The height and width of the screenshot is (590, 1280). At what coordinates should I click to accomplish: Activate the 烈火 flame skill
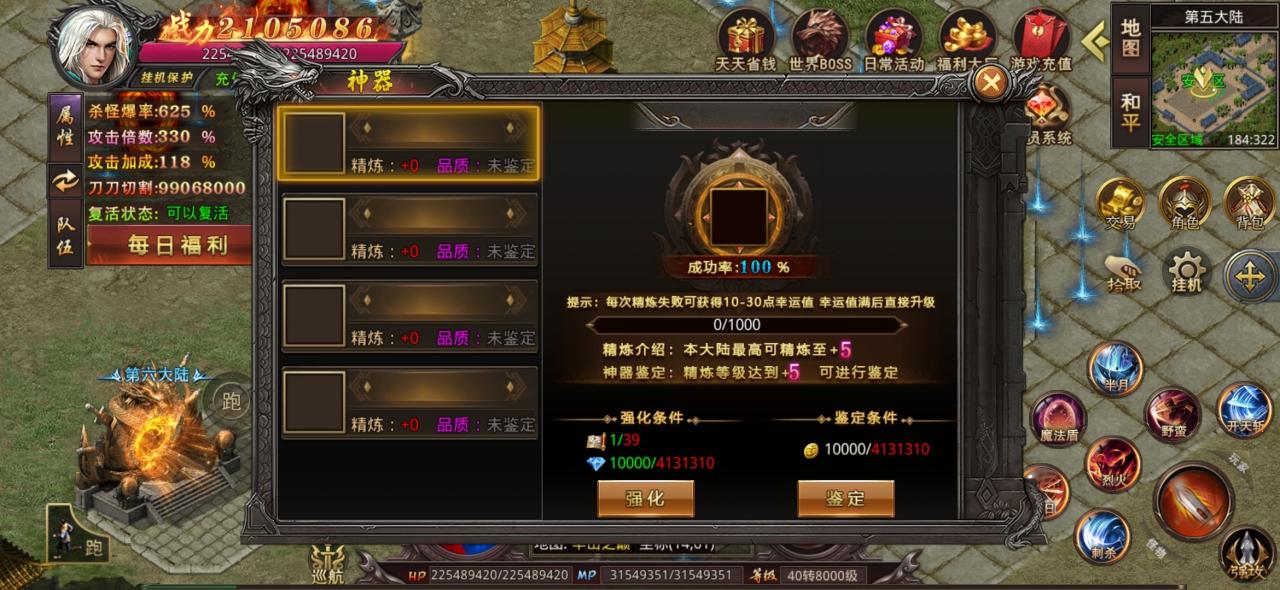point(1113,462)
